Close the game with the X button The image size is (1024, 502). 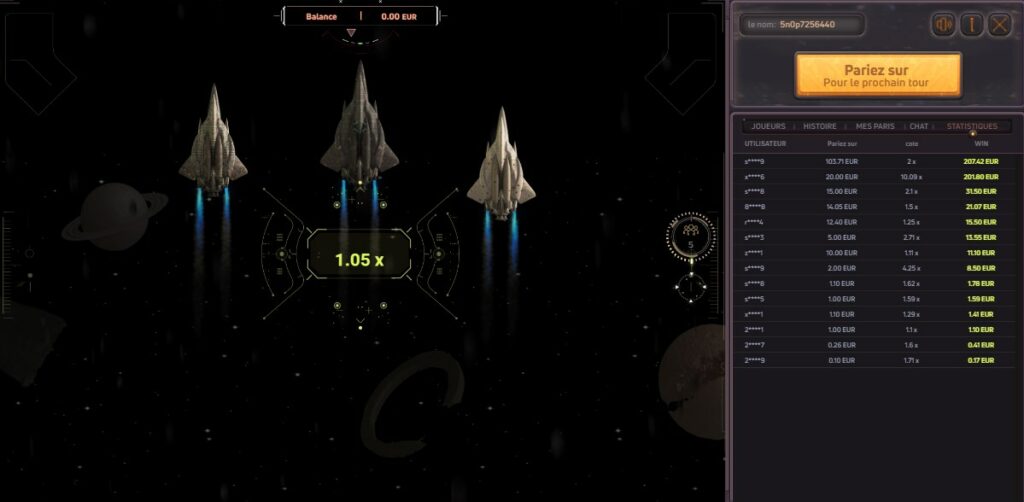(x=999, y=25)
